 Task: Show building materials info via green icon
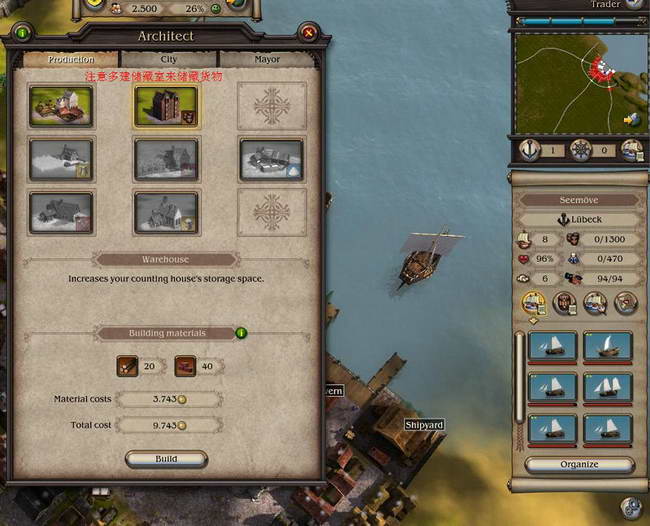[241, 333]
